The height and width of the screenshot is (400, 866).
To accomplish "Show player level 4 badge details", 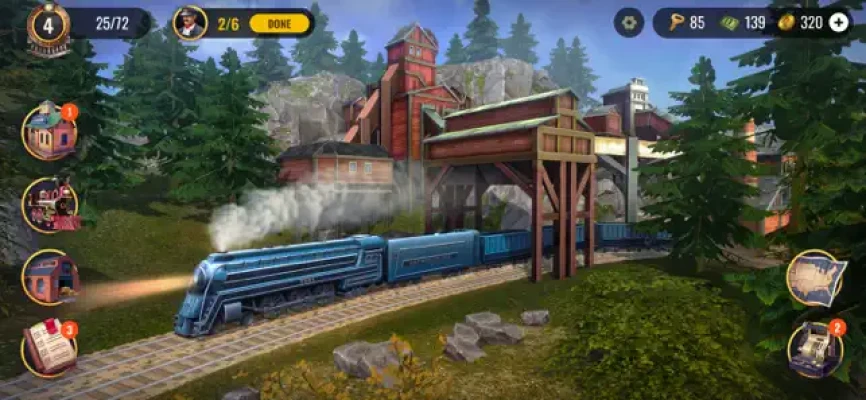I will click(x=49, y=24).
